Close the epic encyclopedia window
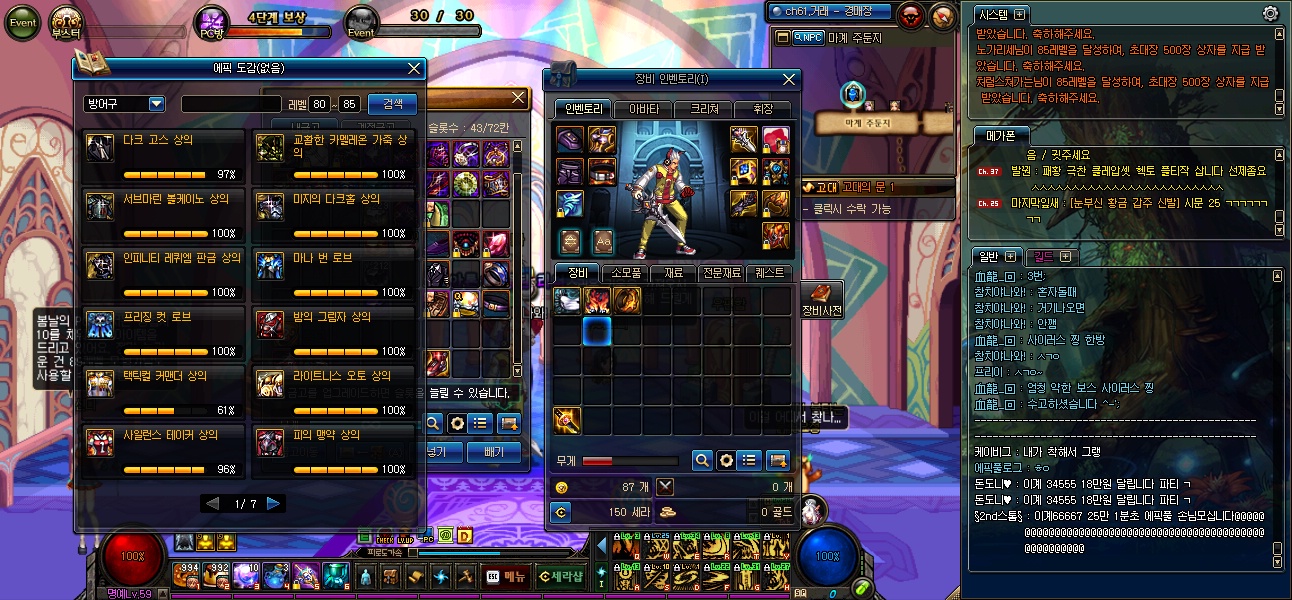This screenshot has width=1292, height=600. tap(414, 69)
